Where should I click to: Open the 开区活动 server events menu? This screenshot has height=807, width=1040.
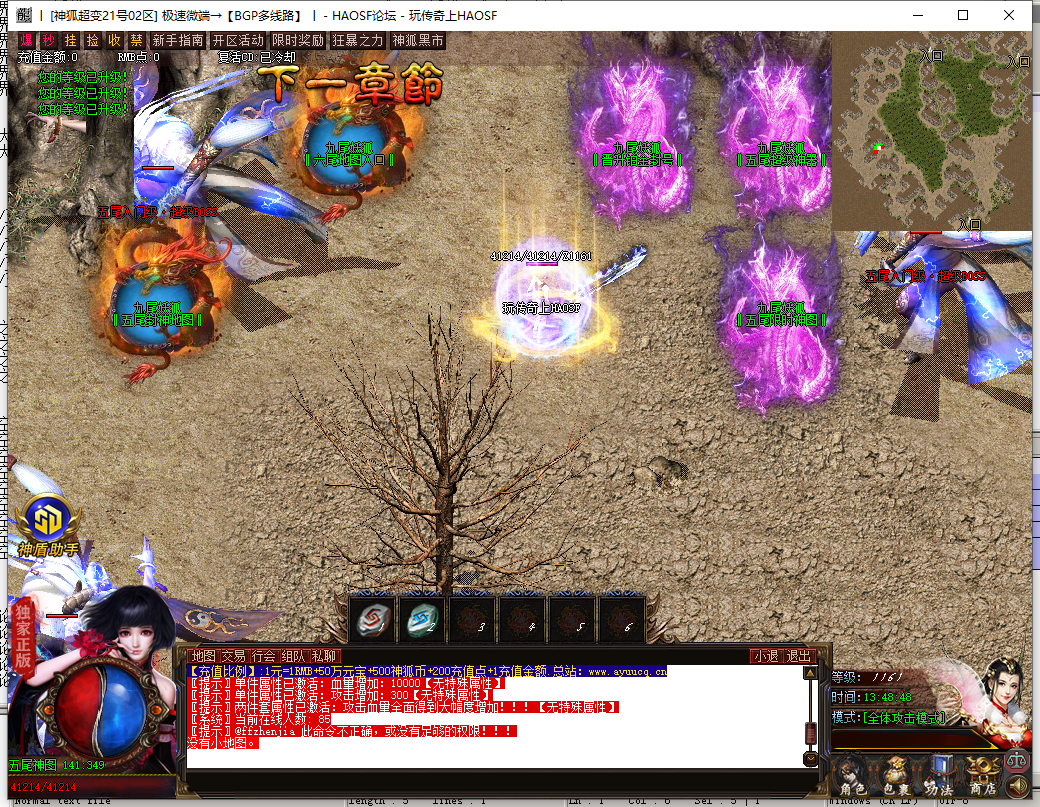point(238,41)
